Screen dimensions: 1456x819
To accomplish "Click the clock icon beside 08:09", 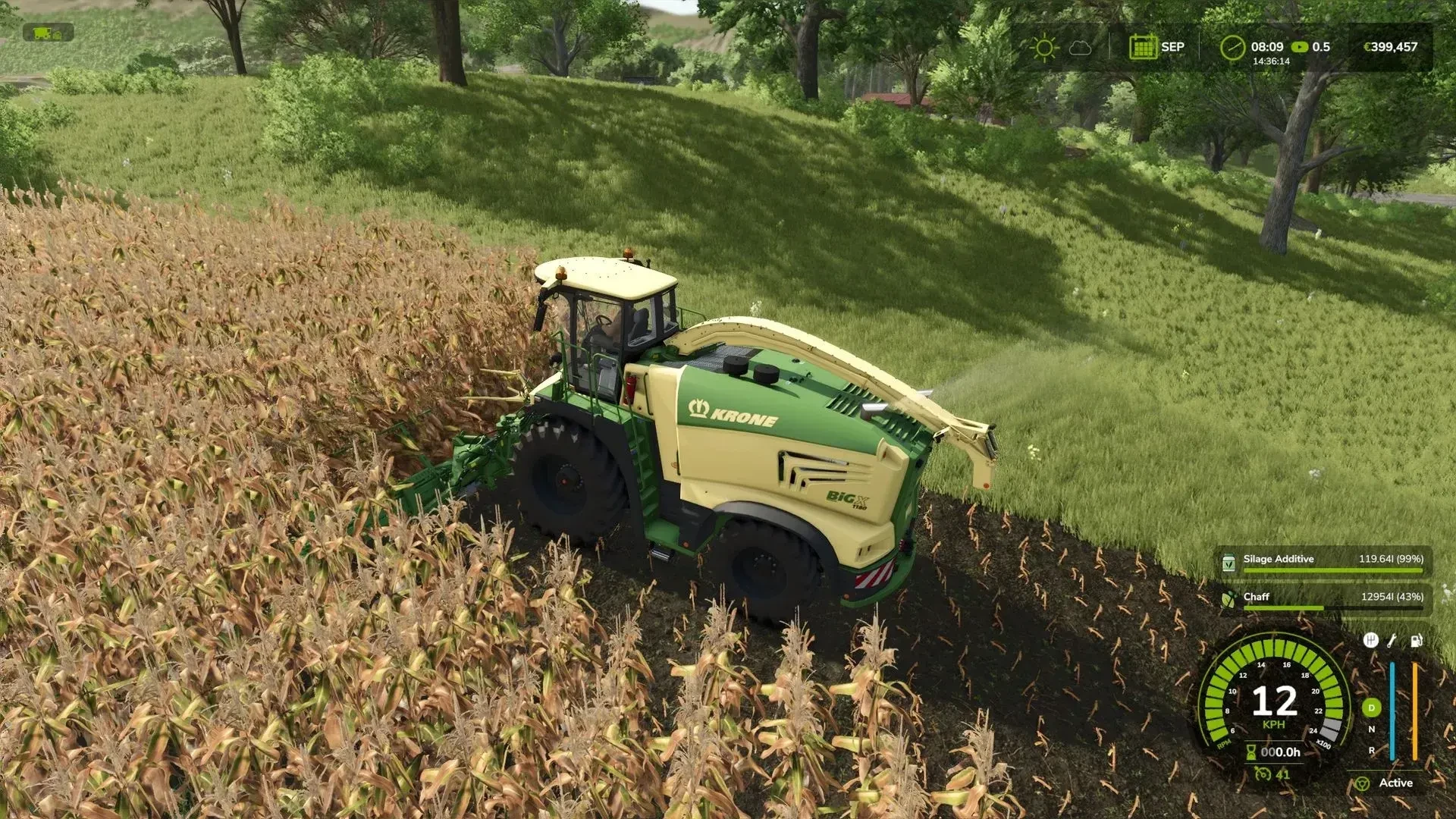I will (x=1232, y=47).
